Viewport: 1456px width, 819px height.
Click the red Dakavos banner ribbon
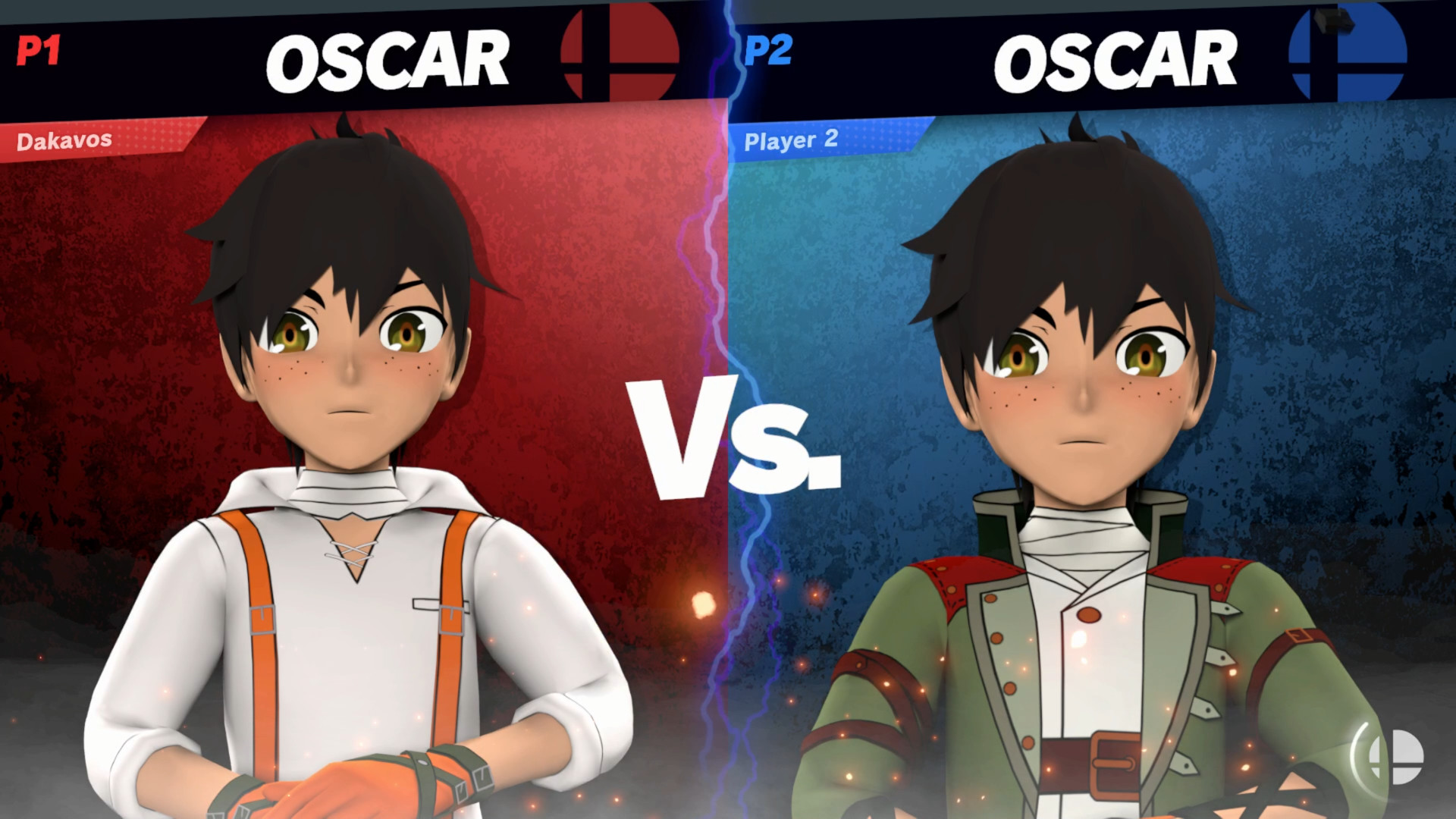point(99,139)
